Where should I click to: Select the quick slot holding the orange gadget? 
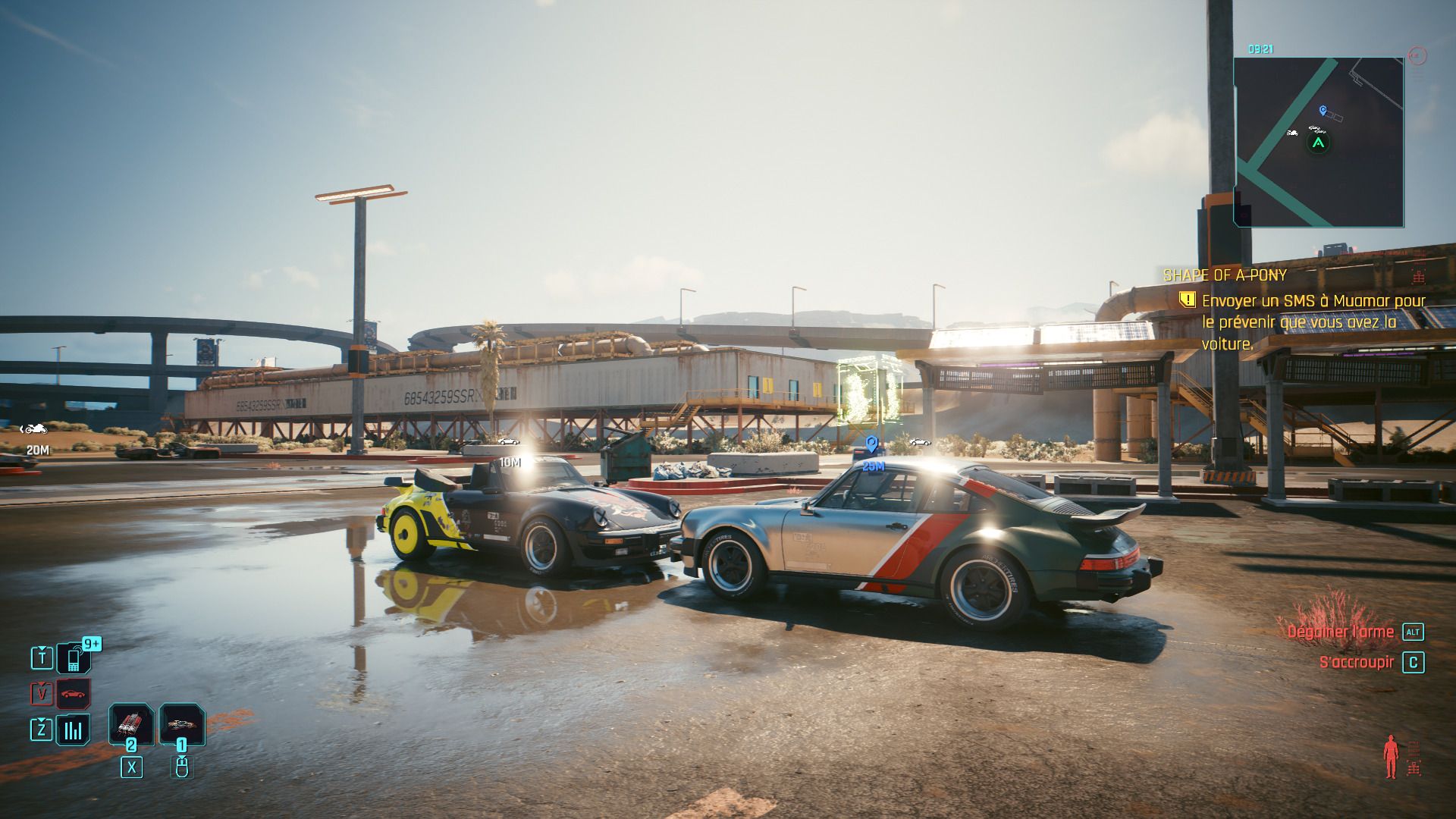[182, 724]
